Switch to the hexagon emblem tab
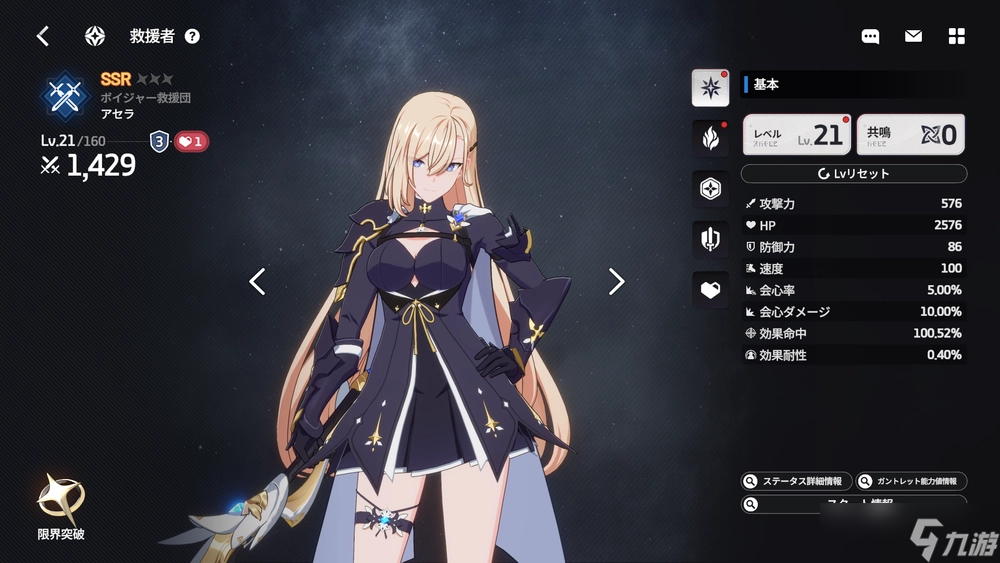Image resolution: width=1000 pixels, height=563 pixels. pos(710,188)
